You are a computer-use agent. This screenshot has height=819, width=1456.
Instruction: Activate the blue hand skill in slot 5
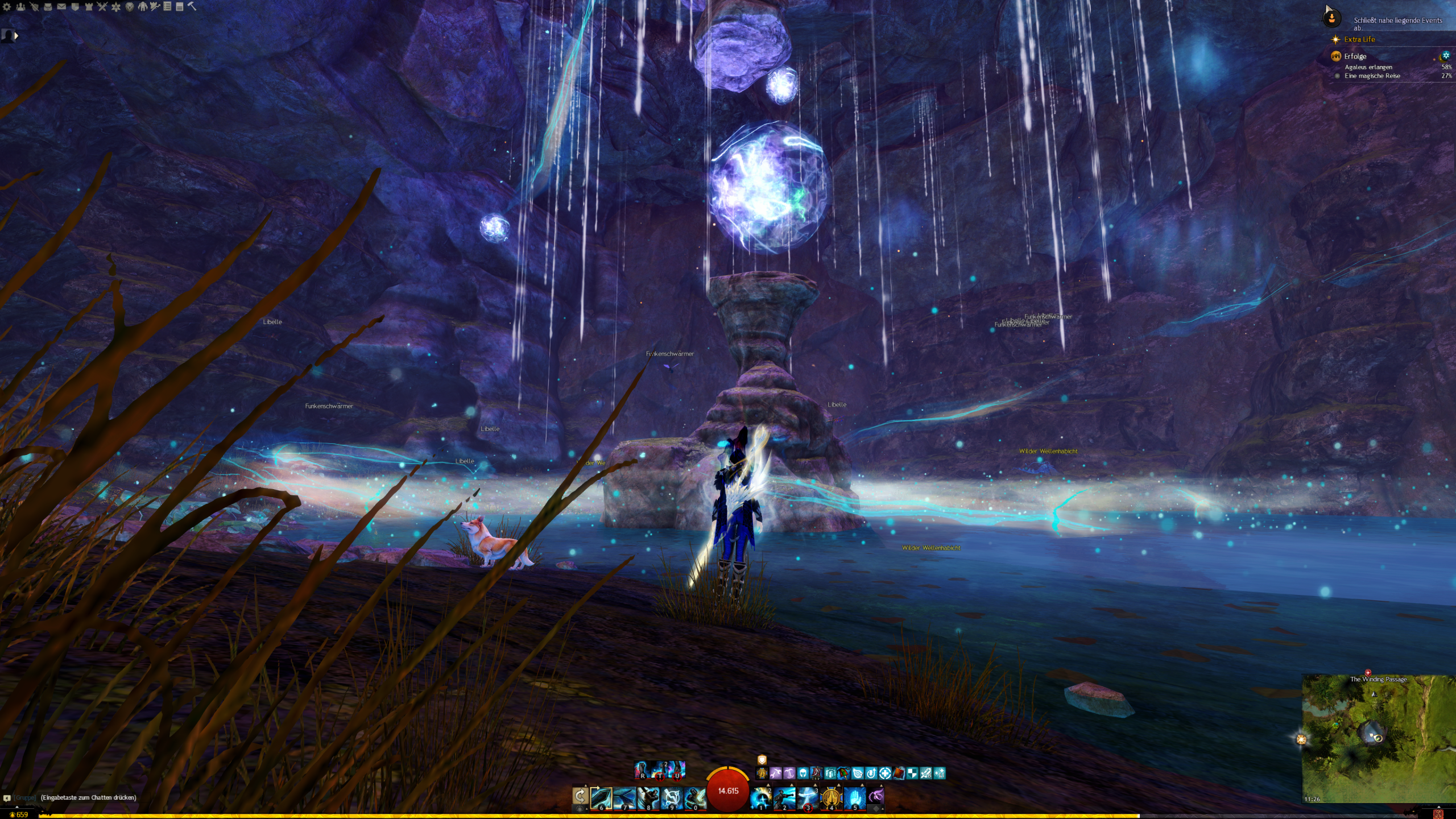click(x=854, y=797)
